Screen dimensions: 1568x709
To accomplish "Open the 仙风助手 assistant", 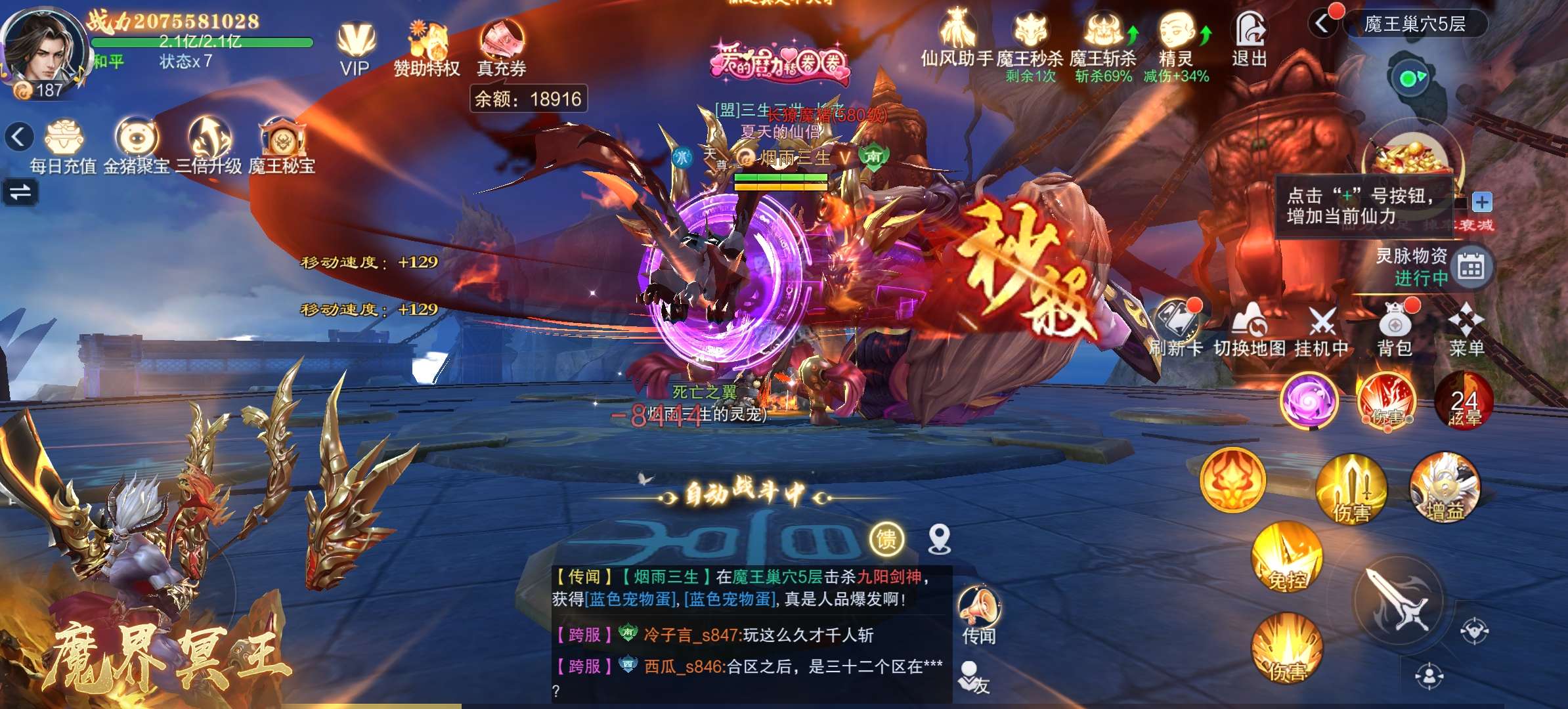I will click(x=957, y=39).
